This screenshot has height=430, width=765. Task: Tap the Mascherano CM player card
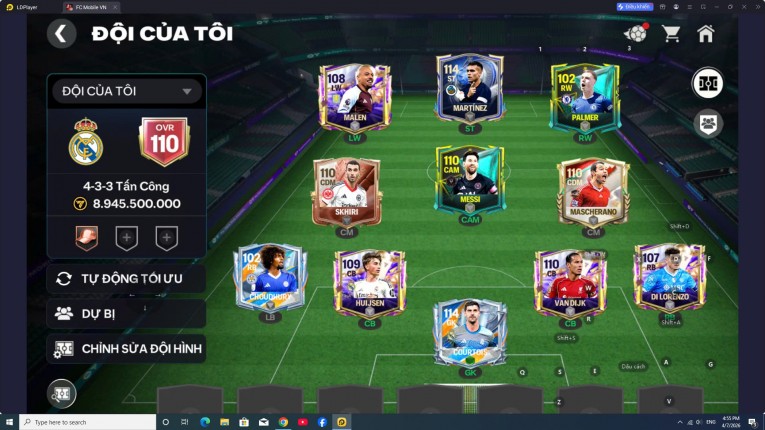pos(593,190)
